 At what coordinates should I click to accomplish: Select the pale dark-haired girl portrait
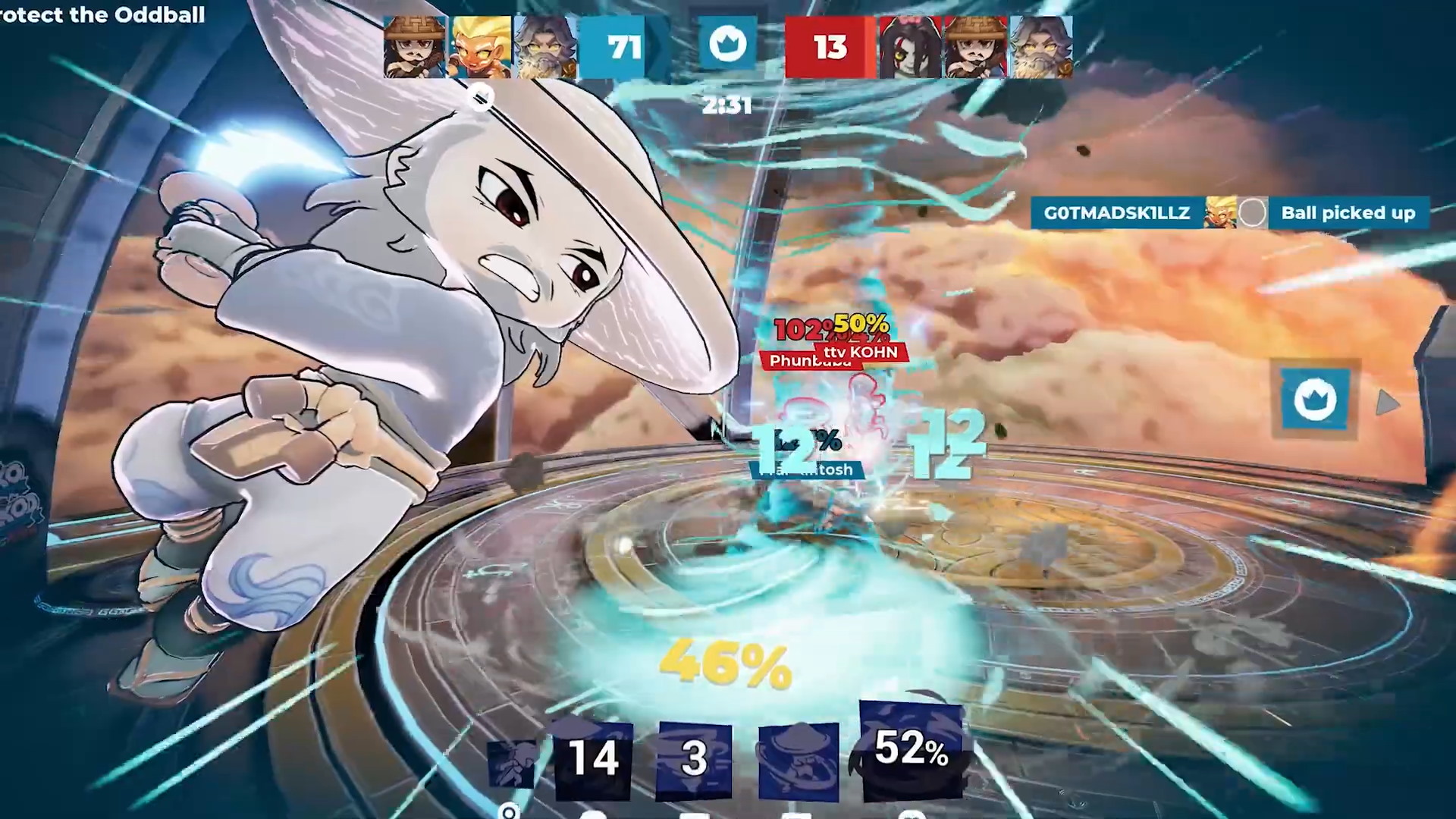[909, 47]
